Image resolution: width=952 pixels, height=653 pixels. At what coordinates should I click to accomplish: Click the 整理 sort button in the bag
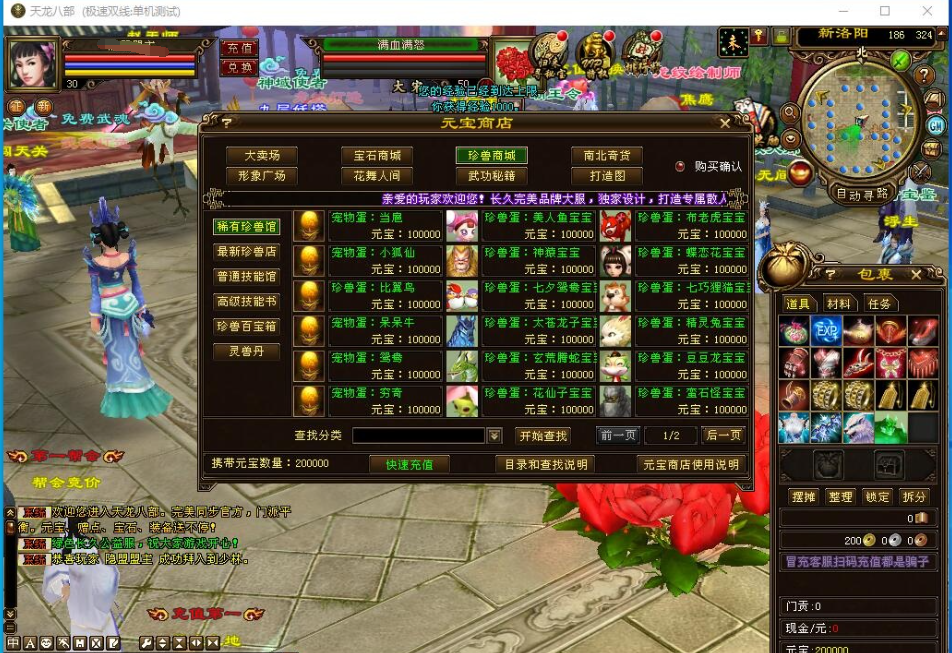pos(840,497)
